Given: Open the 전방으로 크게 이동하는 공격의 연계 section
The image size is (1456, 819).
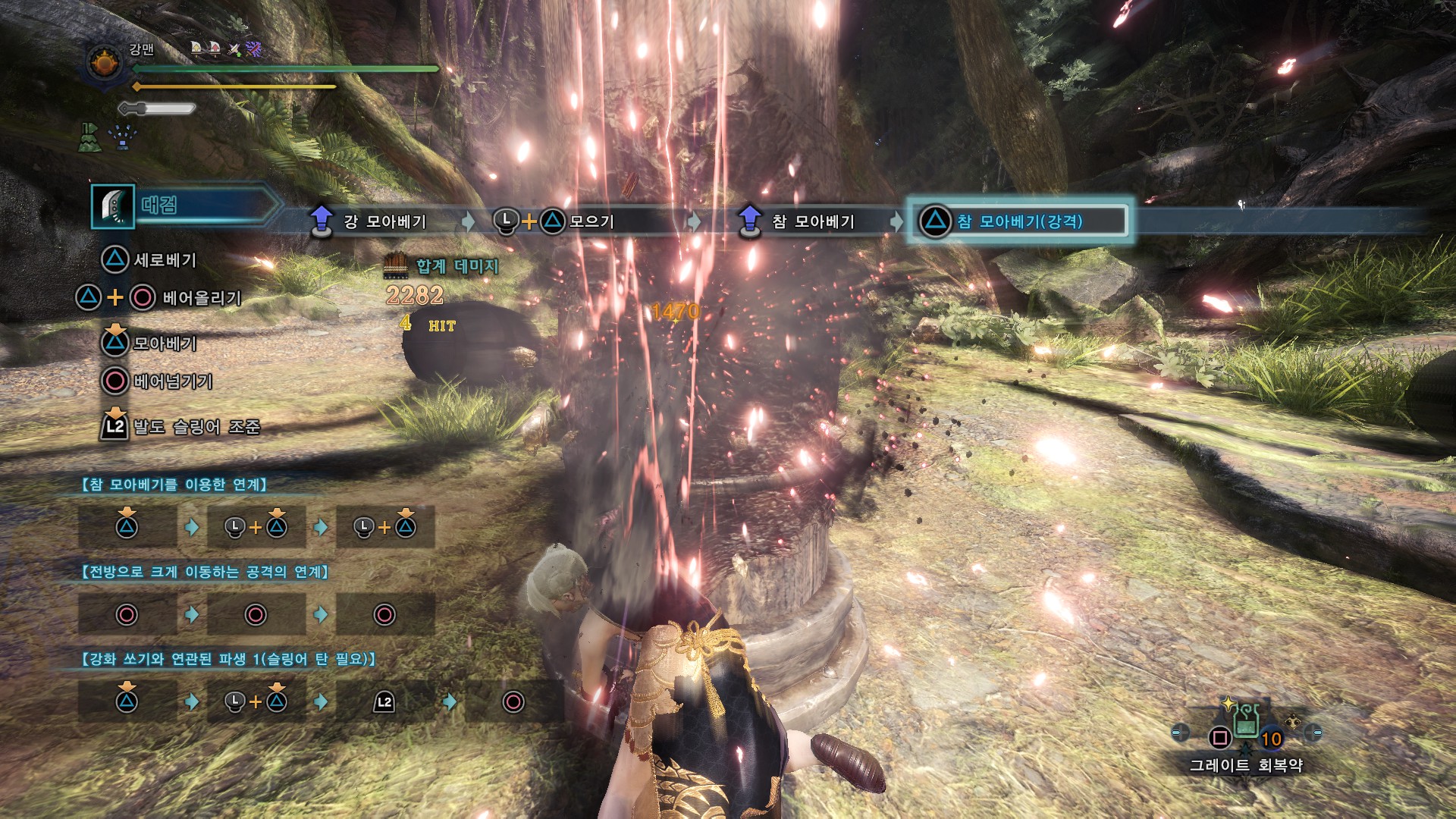Looking at the screenshot, I should click(205, 572).
